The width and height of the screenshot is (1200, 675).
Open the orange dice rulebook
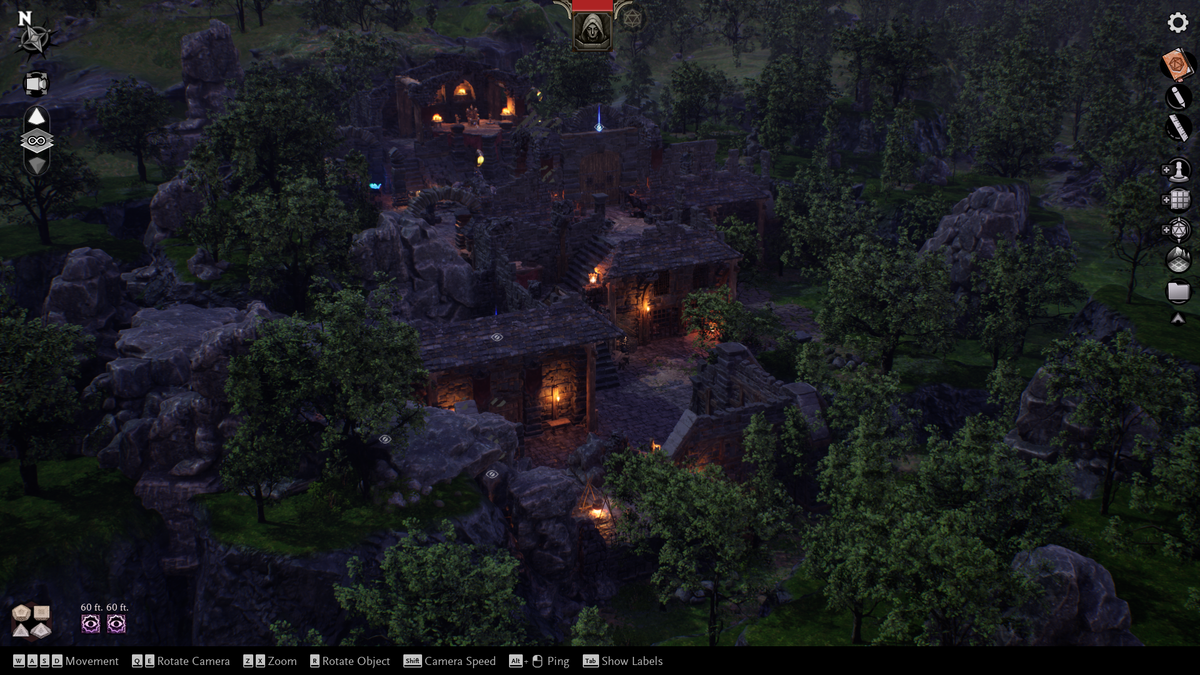coord(1178,65)
